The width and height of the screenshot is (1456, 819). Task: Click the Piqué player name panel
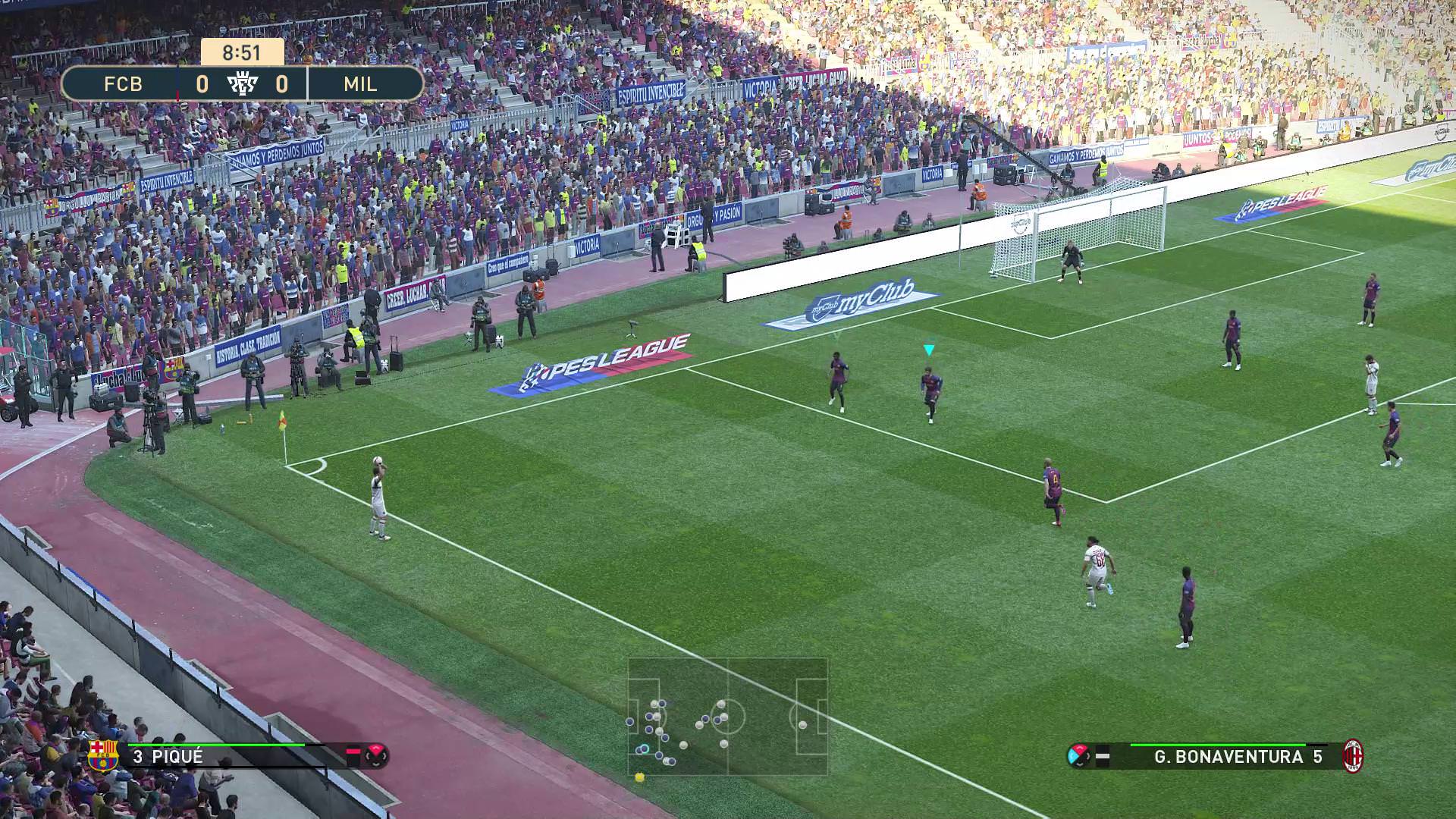pyautogui.click(x=227, y=756)
